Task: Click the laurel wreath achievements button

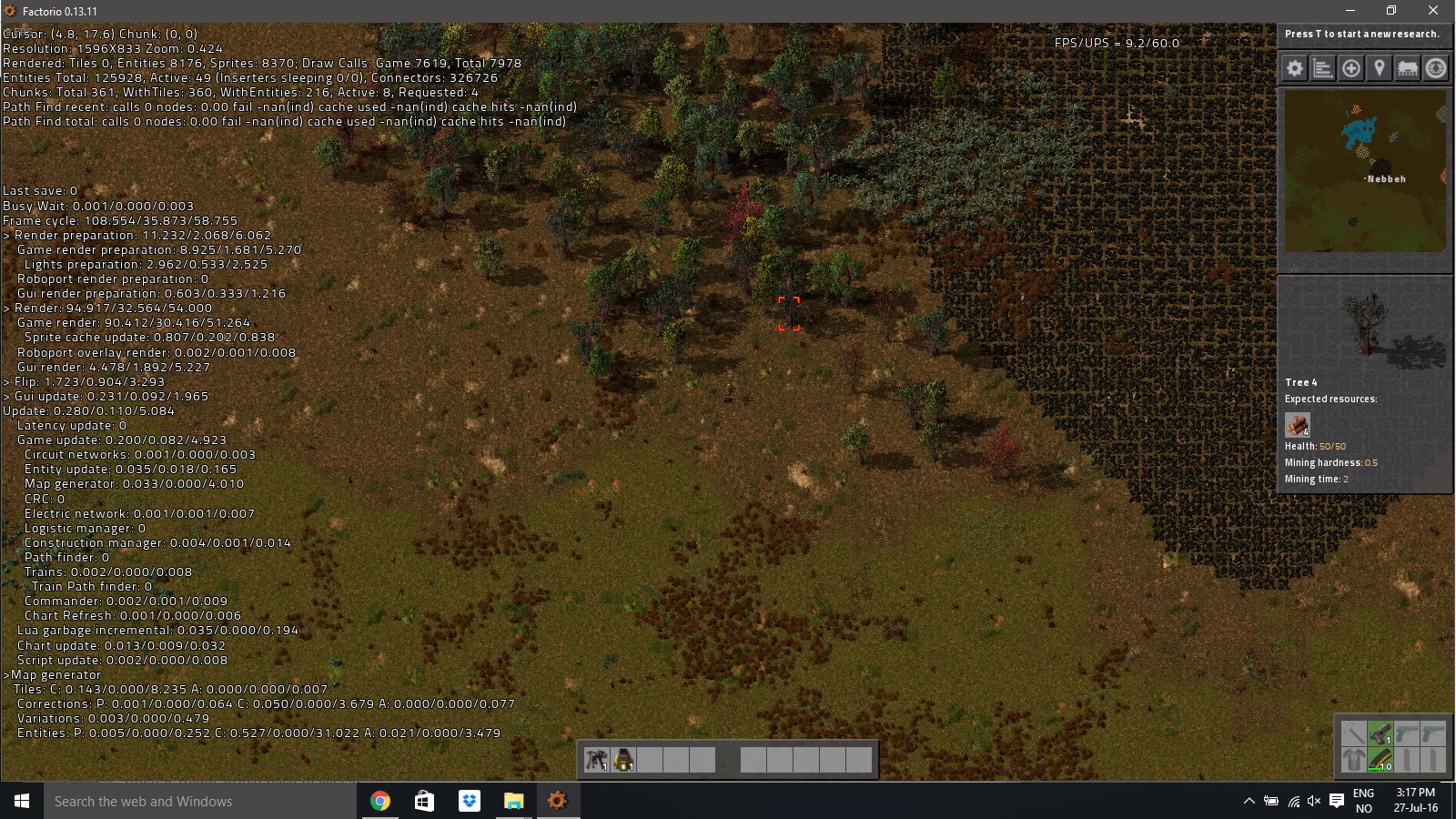Action: point(1436,68)
